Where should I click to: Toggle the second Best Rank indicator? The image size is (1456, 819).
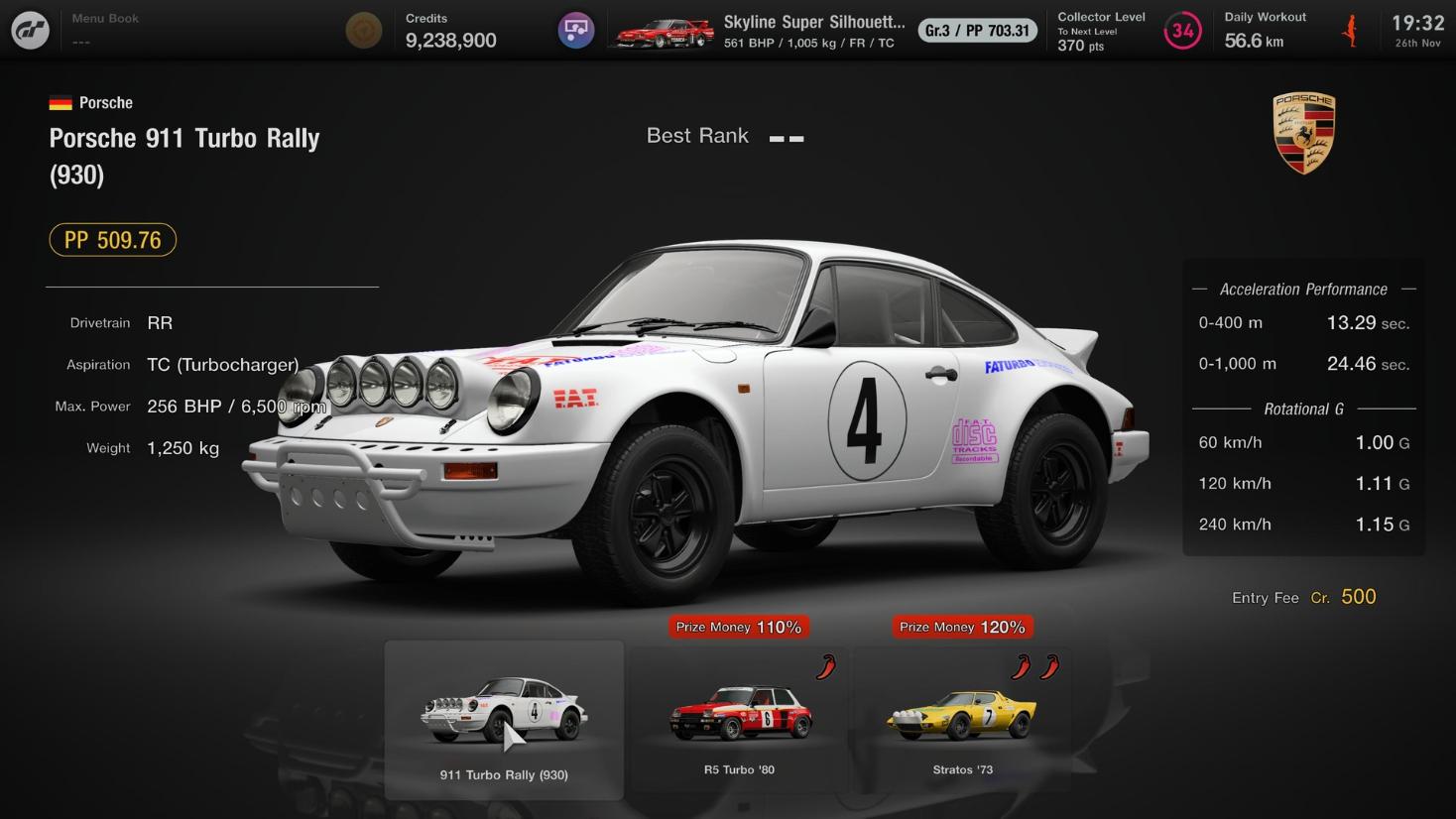click(796, 140)
